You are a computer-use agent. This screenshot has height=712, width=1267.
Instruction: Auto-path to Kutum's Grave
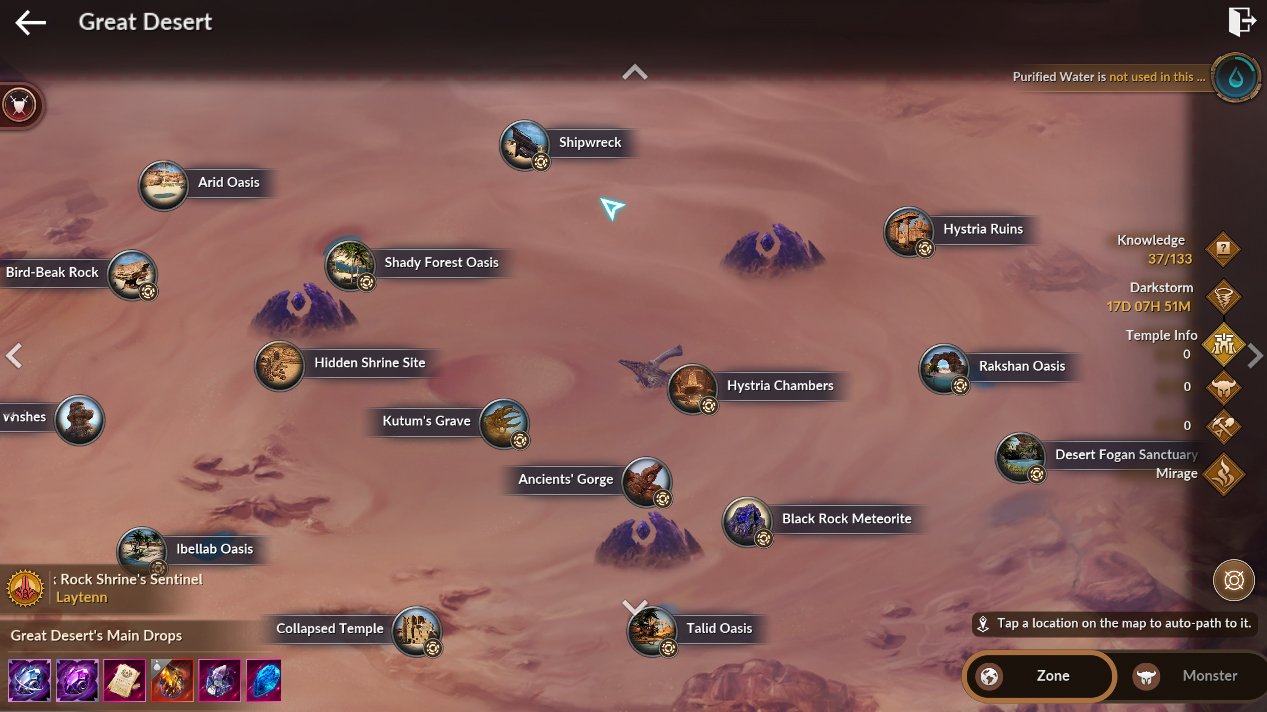pos(503,423)
